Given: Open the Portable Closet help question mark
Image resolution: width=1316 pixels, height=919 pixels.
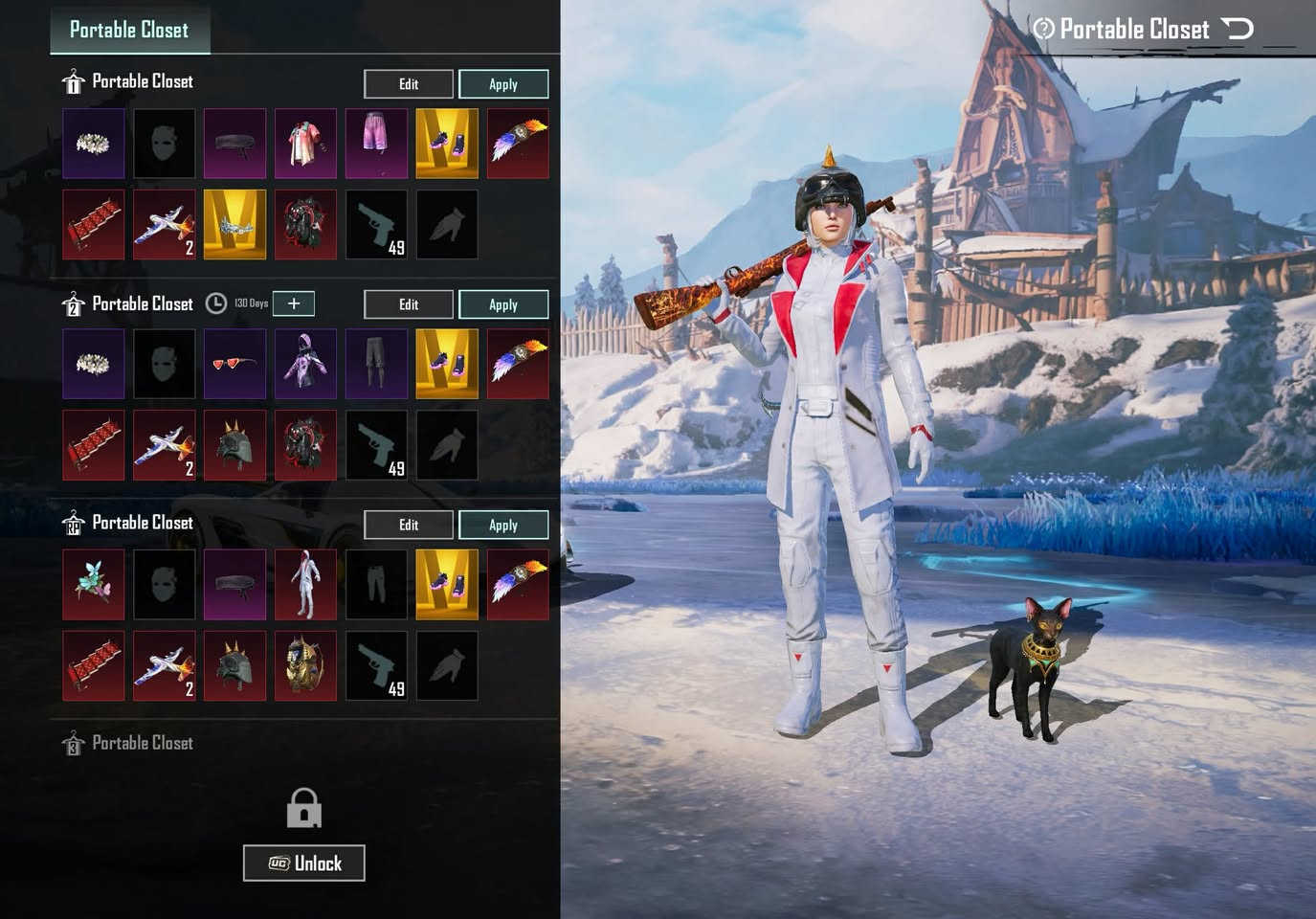Looking at the screenshot, I should click(x=1043, y=29).
